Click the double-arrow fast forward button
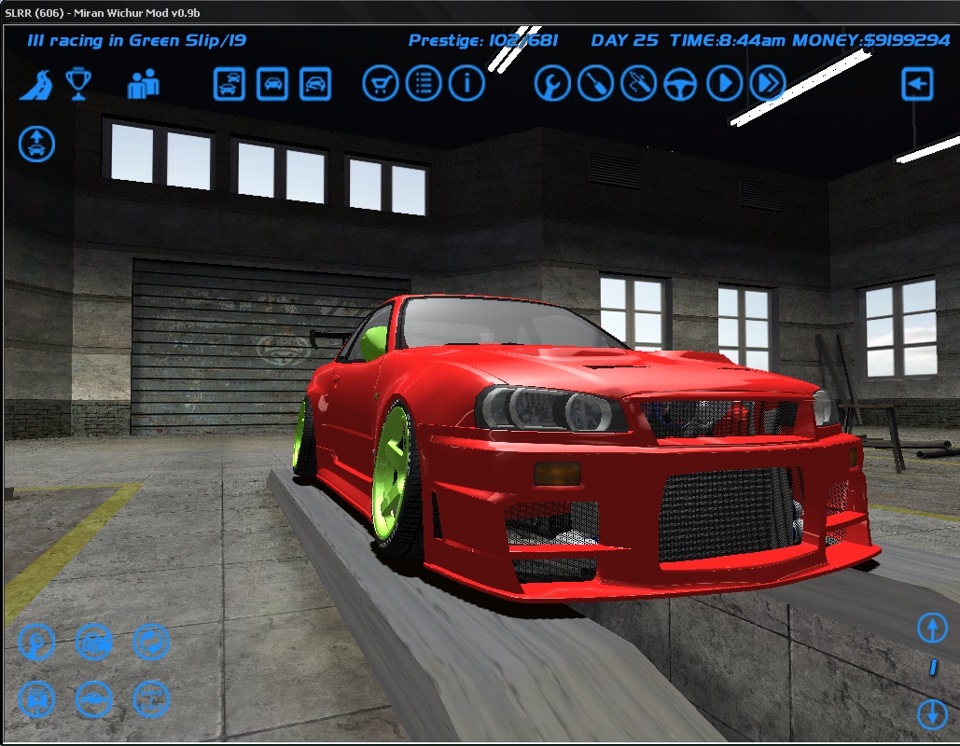 [x=767, y=84]
